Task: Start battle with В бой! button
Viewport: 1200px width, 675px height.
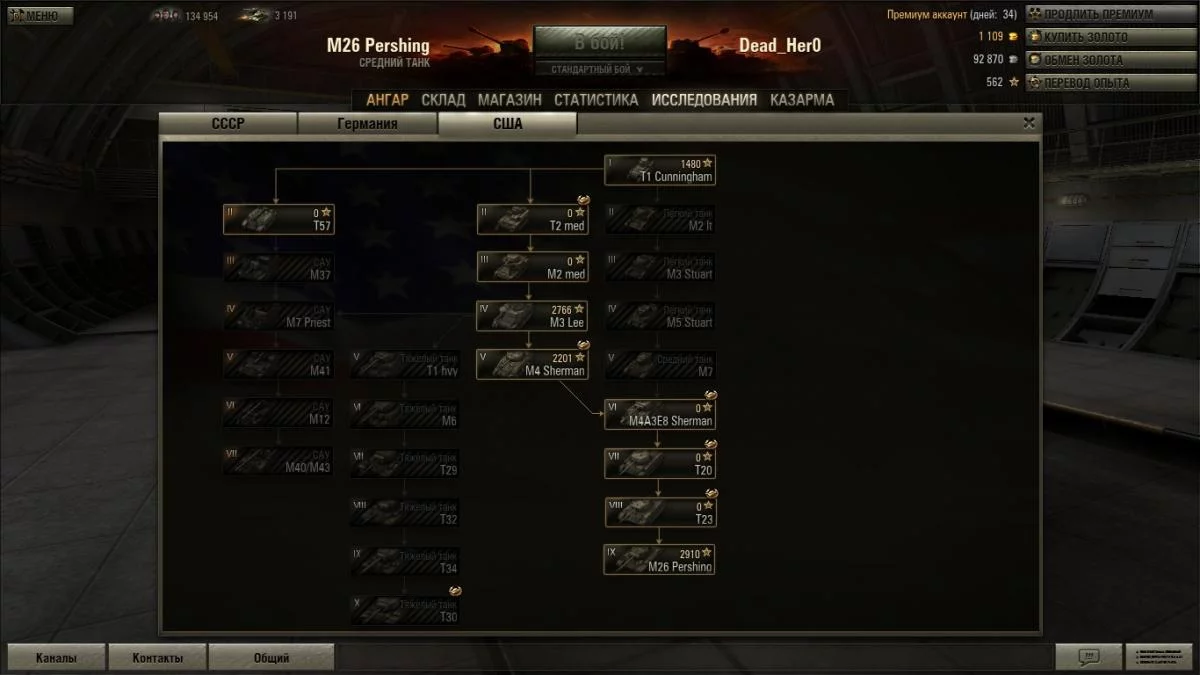Action: coord(599,44)
